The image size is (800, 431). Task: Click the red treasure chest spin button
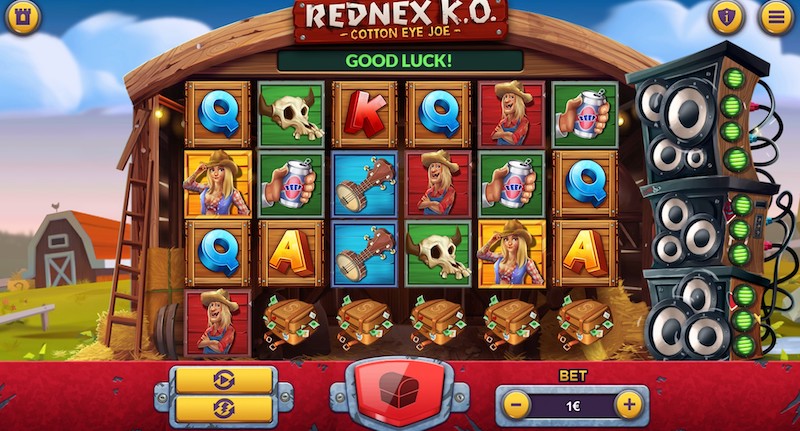coord(399,392)
